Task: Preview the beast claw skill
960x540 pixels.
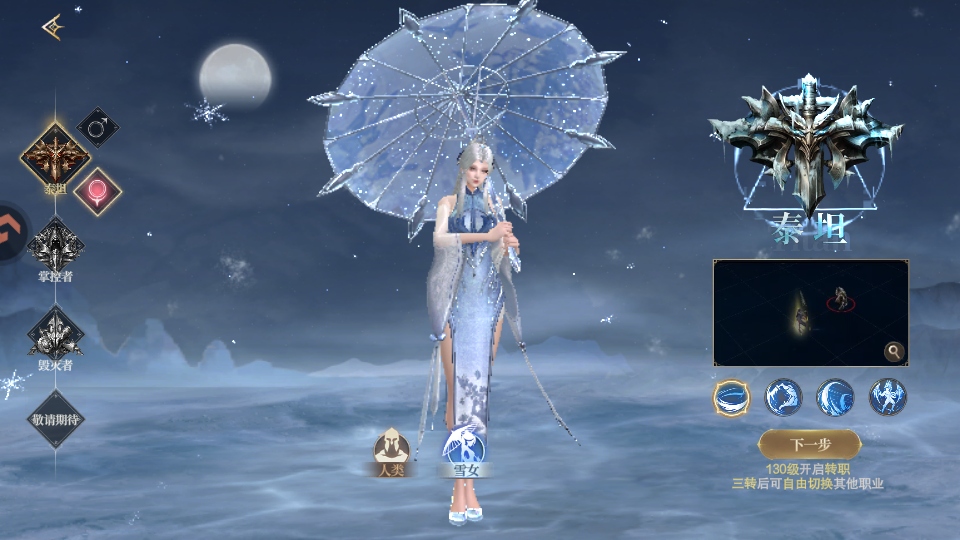Action: (x=784, y=397)
